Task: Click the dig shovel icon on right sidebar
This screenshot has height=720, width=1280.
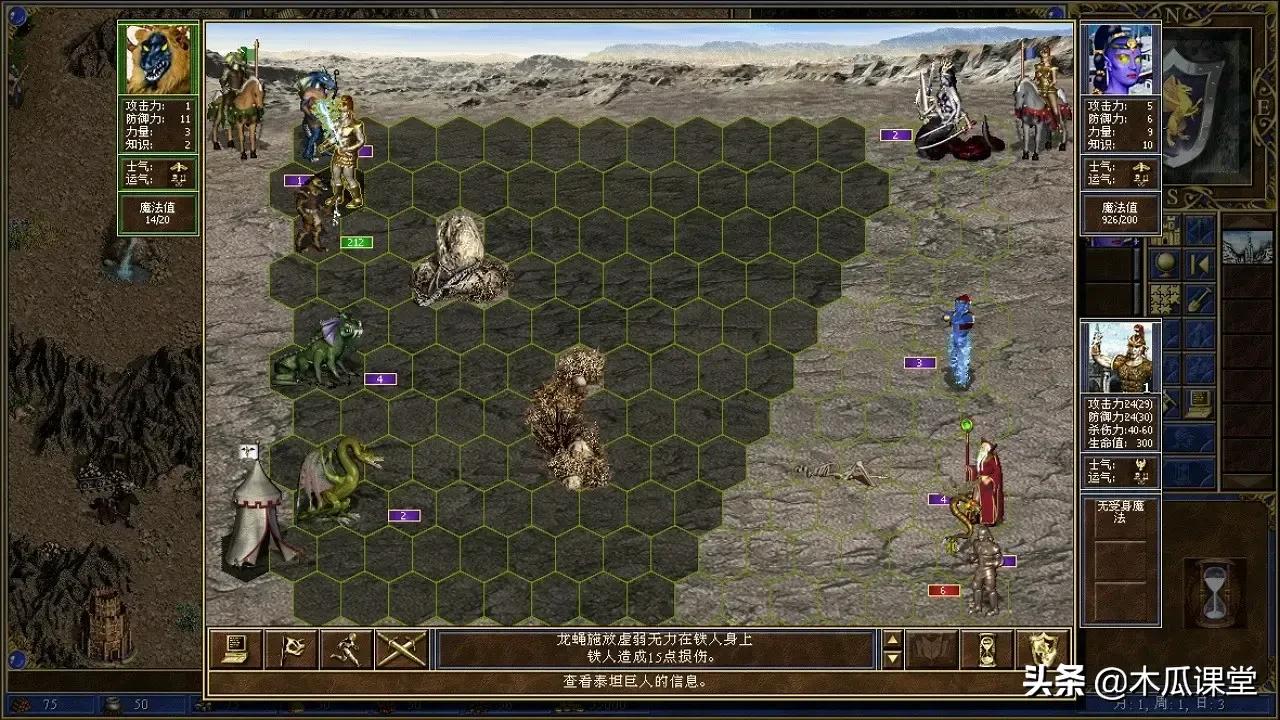Action: click(1197, 299)
